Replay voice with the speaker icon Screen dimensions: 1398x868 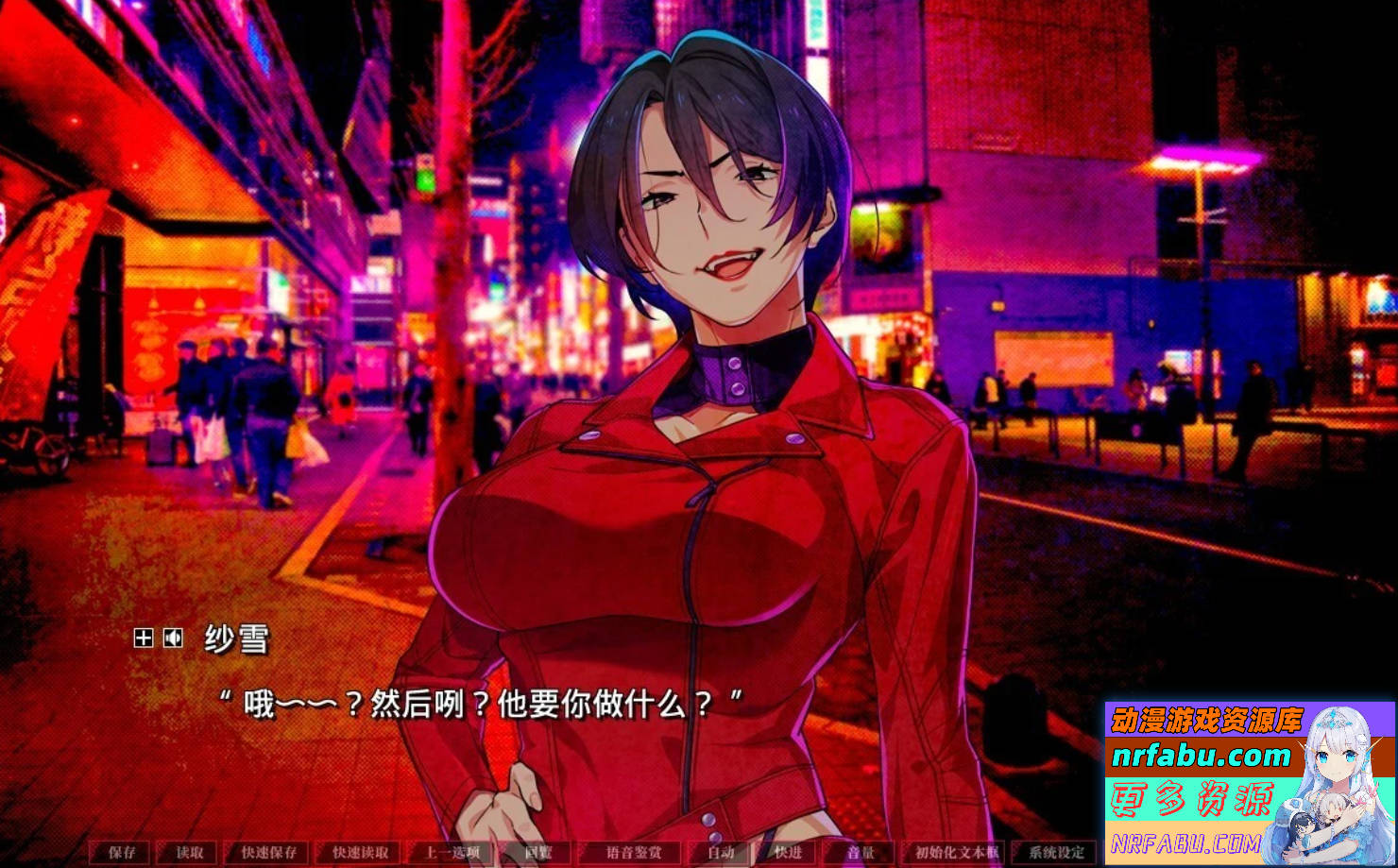[173, 638]
